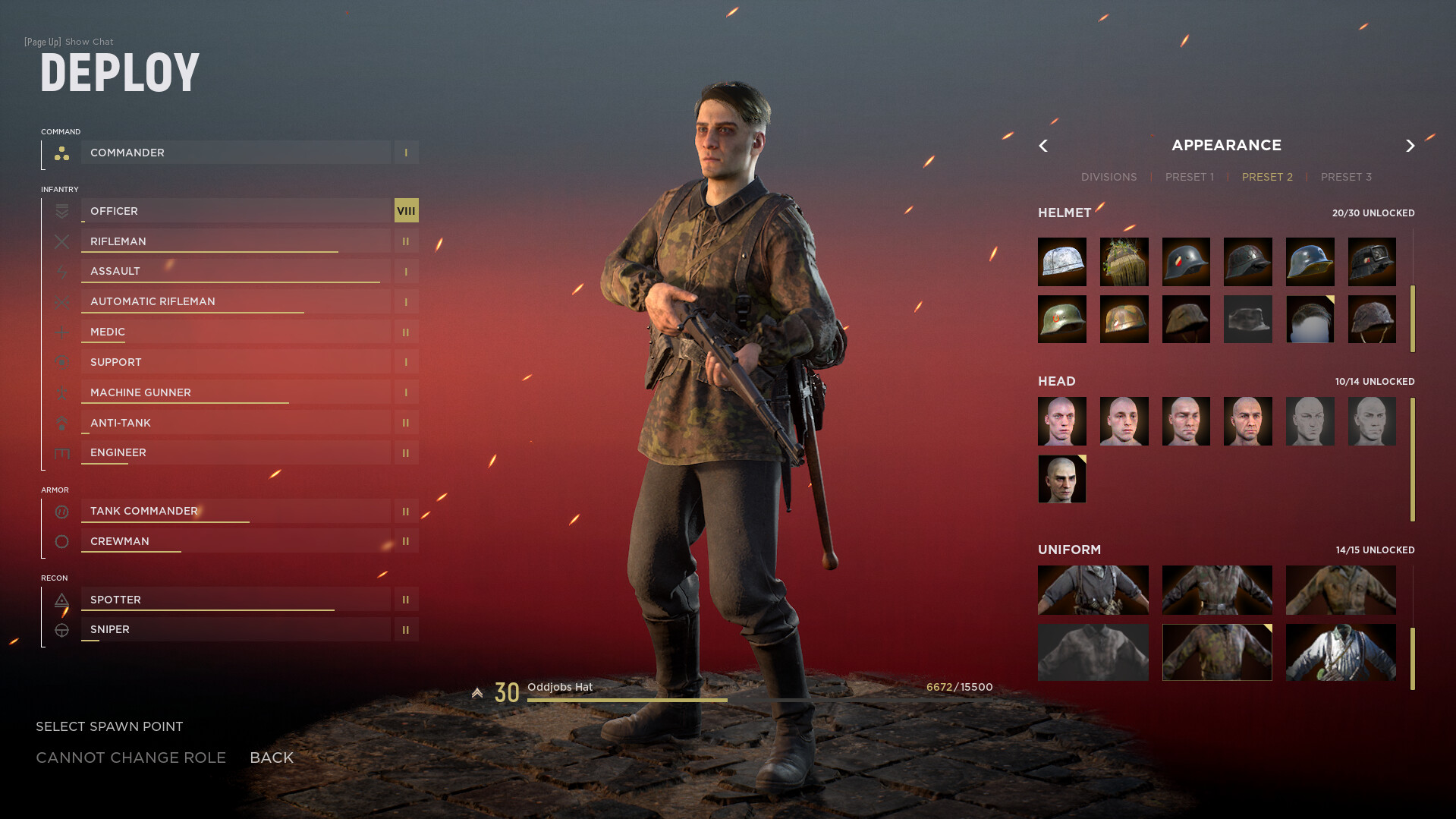Click Select Spawn Point
Viewport: 1456px width, 819px height.
coord(109,726)
